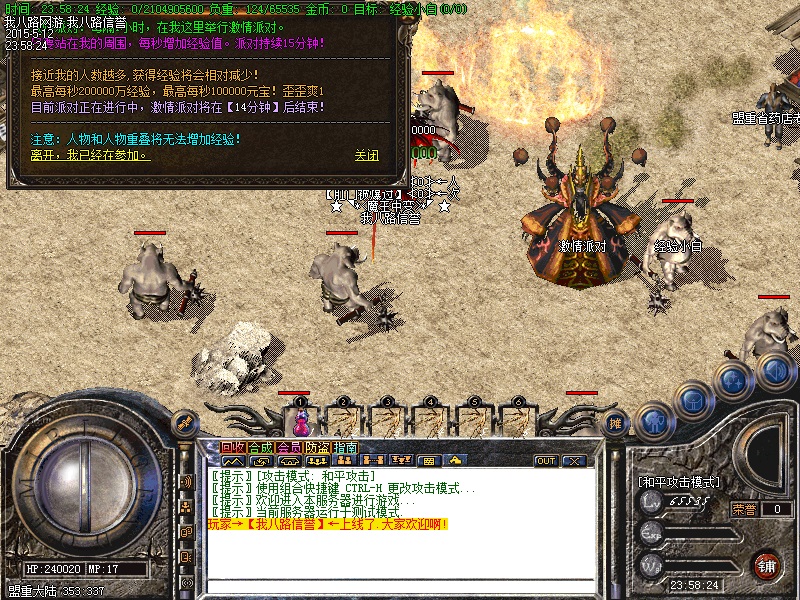Switch to the 合成 synthesis tab
800x600 pixels.
coord(261,447)
